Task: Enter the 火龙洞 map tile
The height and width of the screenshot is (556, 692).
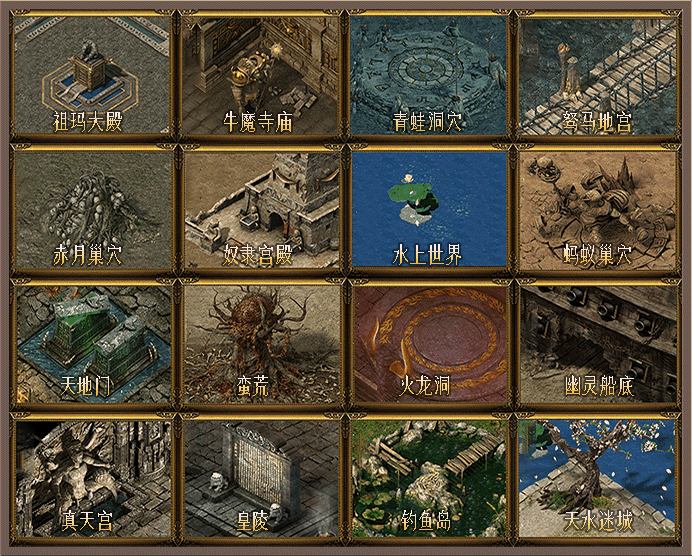Action: click(427, 342)
